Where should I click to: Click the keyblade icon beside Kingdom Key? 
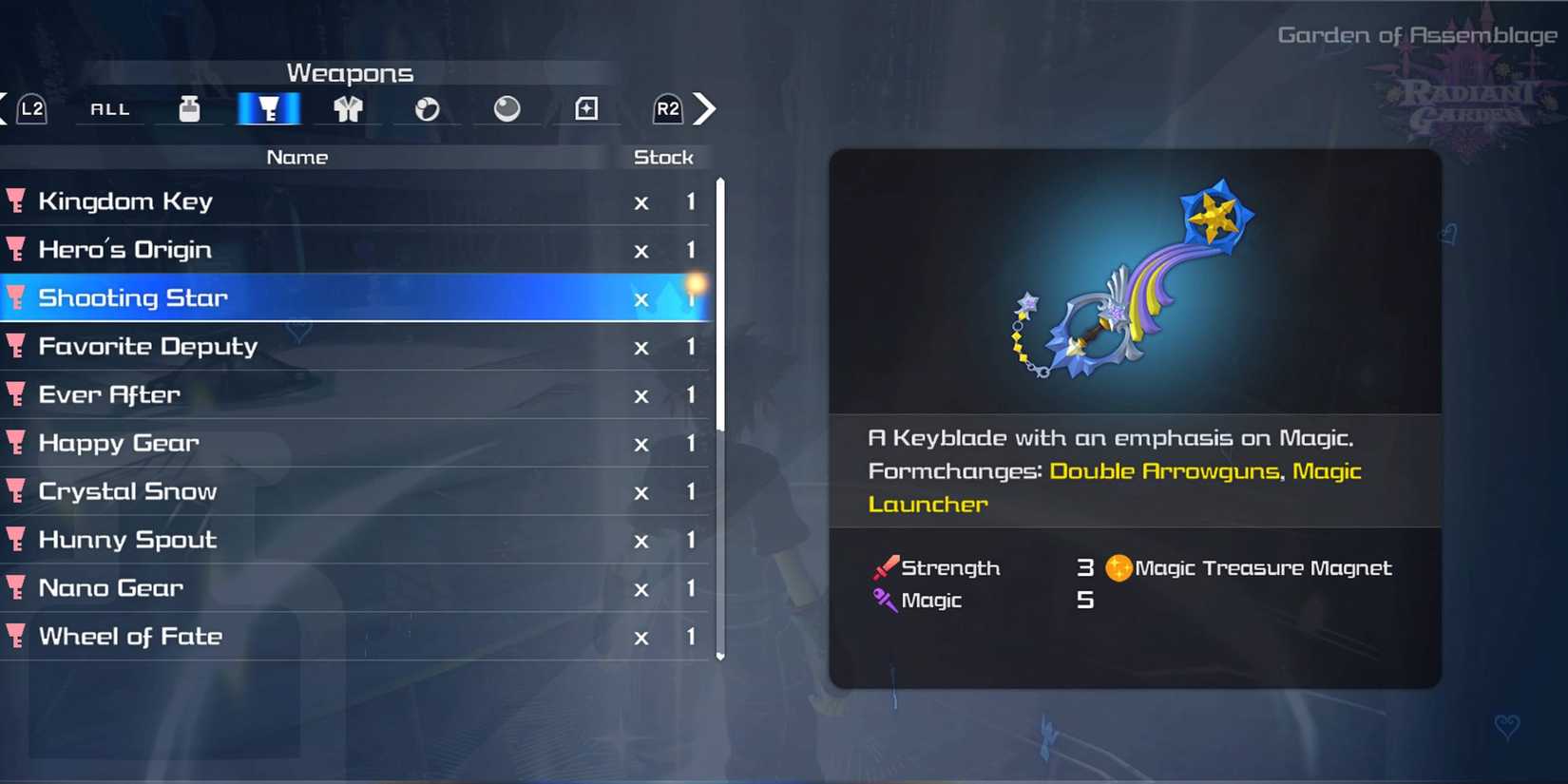tap(17, 201)
